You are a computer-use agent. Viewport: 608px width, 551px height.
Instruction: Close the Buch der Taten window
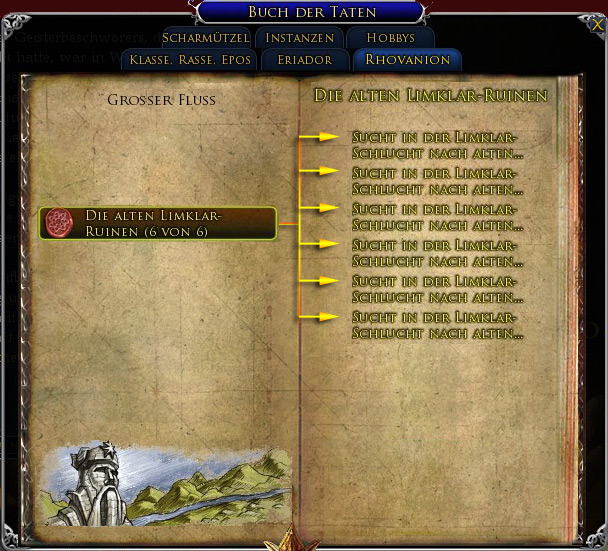pos(597,24)
